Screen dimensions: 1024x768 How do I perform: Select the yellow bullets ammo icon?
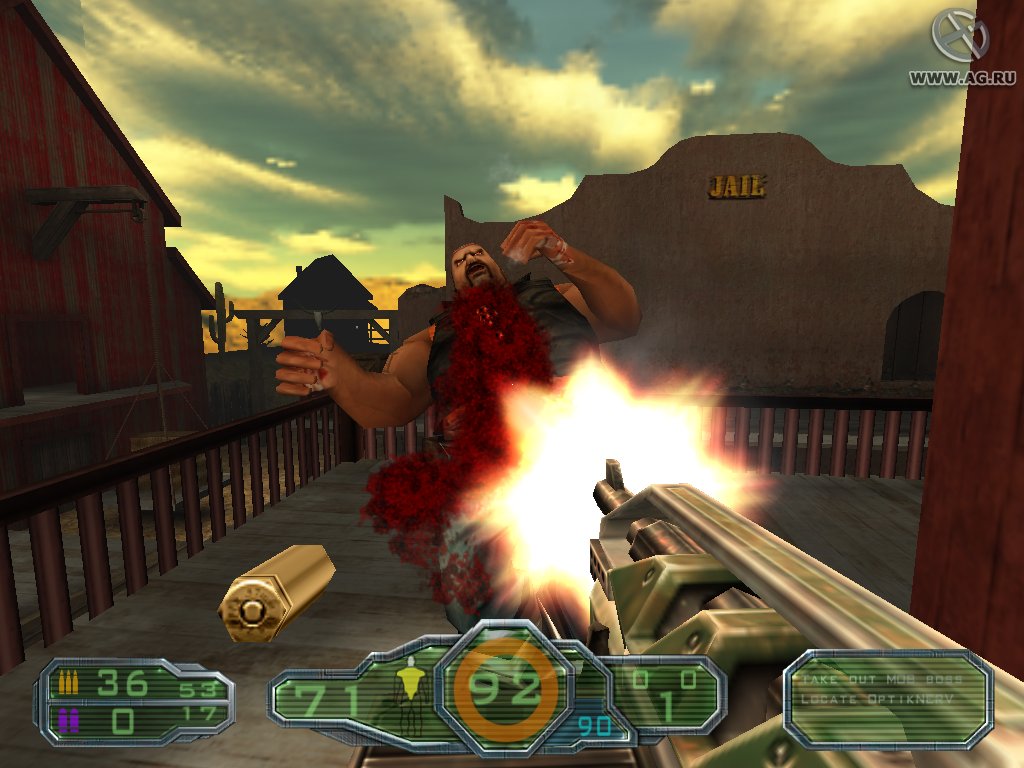coord(69,684)
